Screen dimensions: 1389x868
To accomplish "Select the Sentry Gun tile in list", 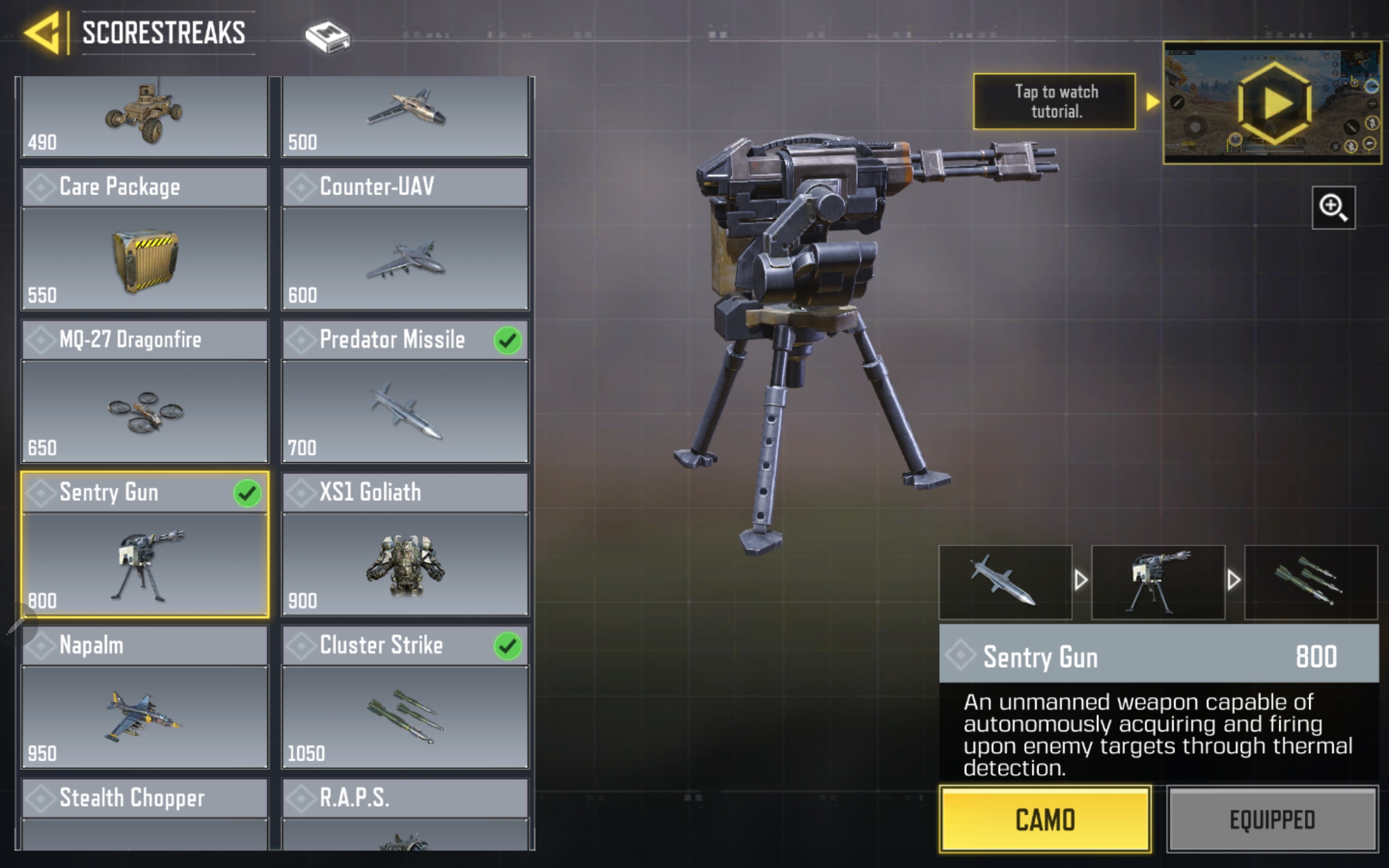I will pyautogui.click(x=145, y=544).
